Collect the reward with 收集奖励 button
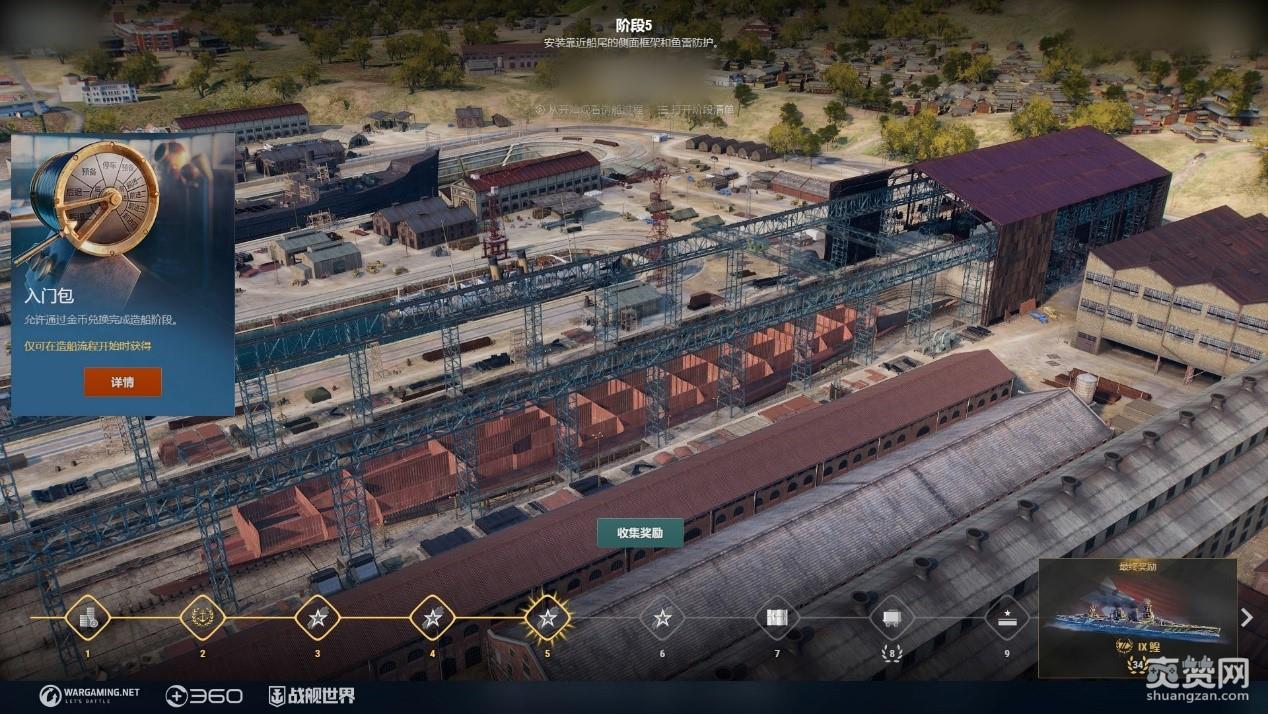The image size is (1268, 714). click(640, 533)
